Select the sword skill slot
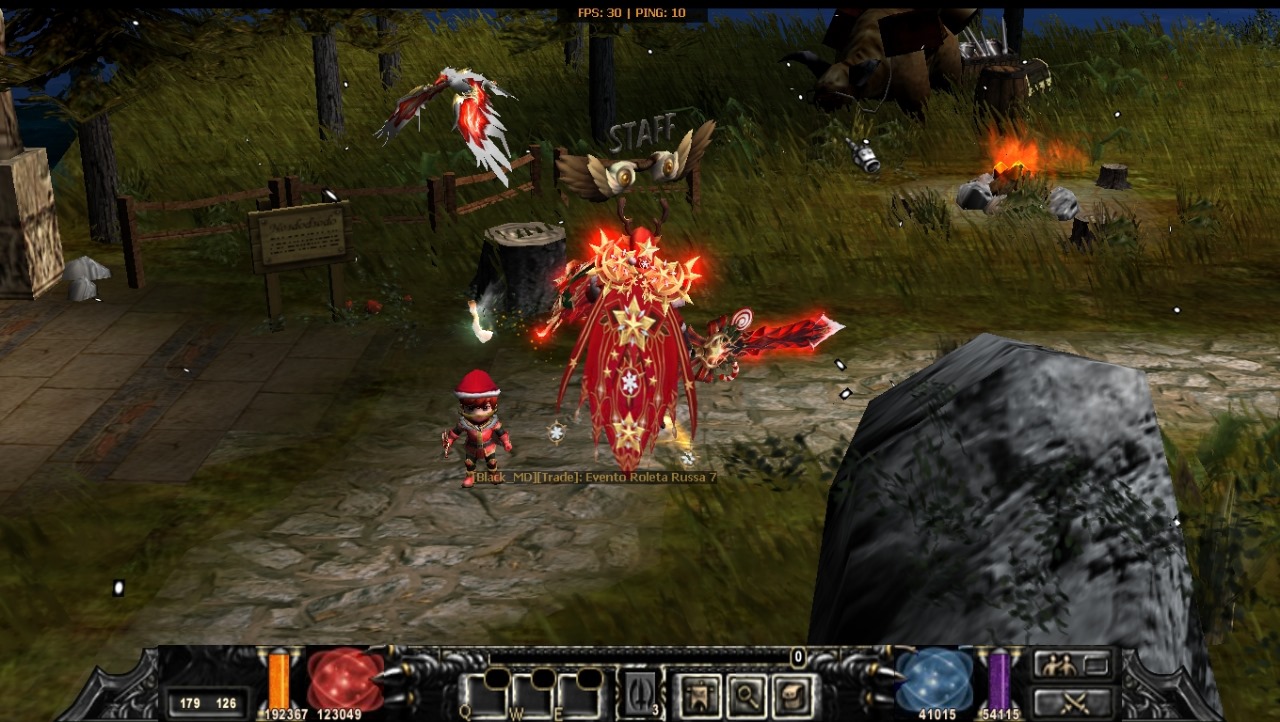1280x722 pixels. (641, 694)
